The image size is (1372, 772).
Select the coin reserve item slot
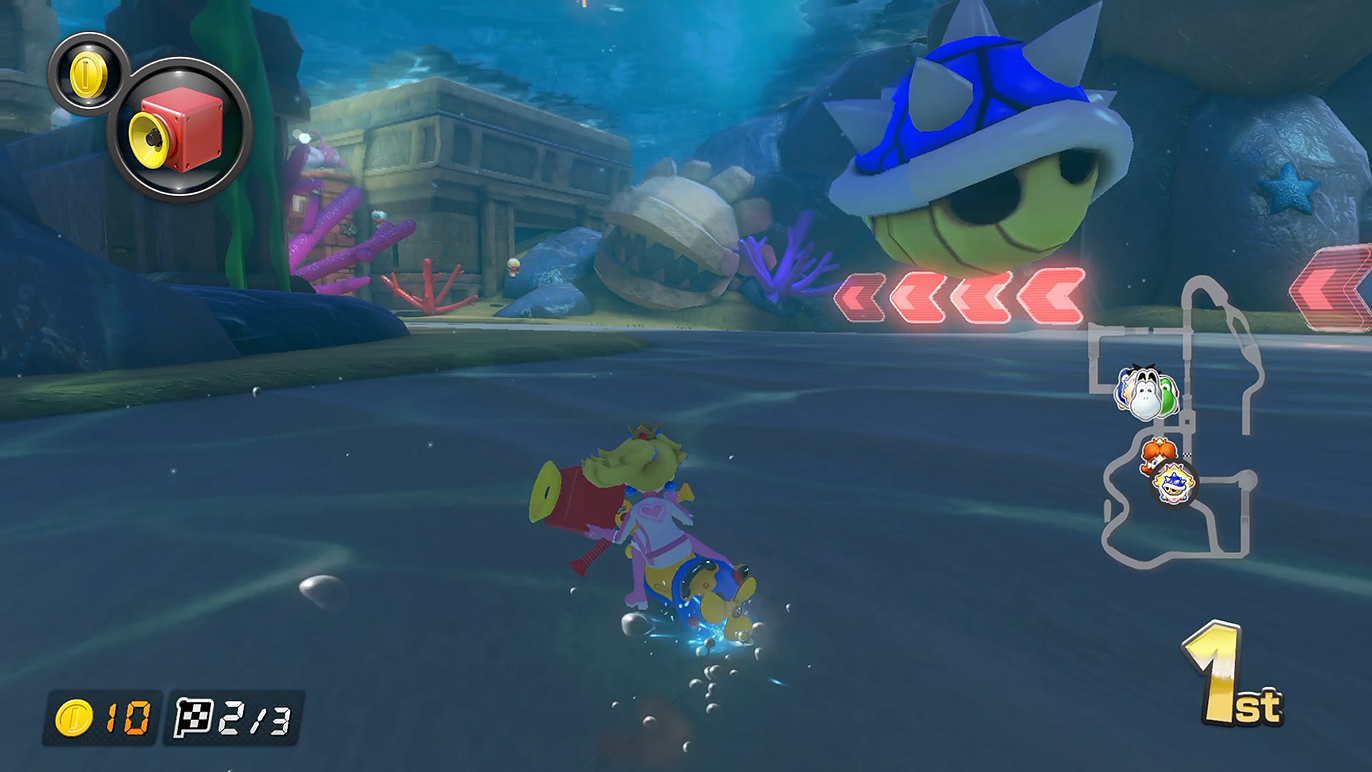(x=88, y=73)
